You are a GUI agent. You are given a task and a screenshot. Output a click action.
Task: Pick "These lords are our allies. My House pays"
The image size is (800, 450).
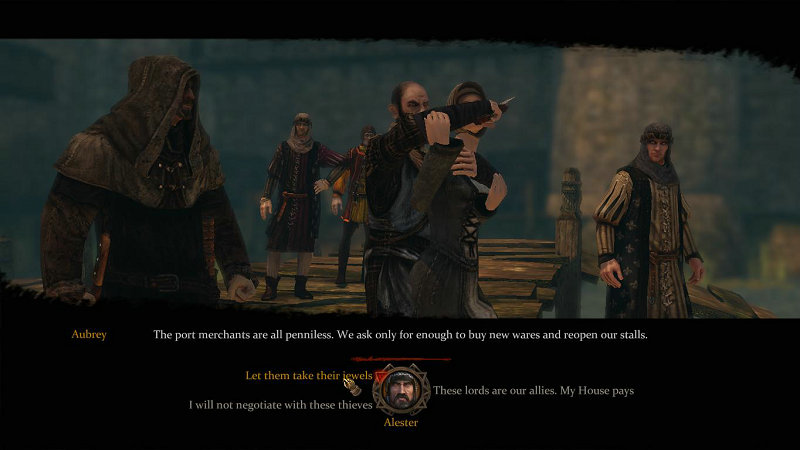click(x=533, y=390)
